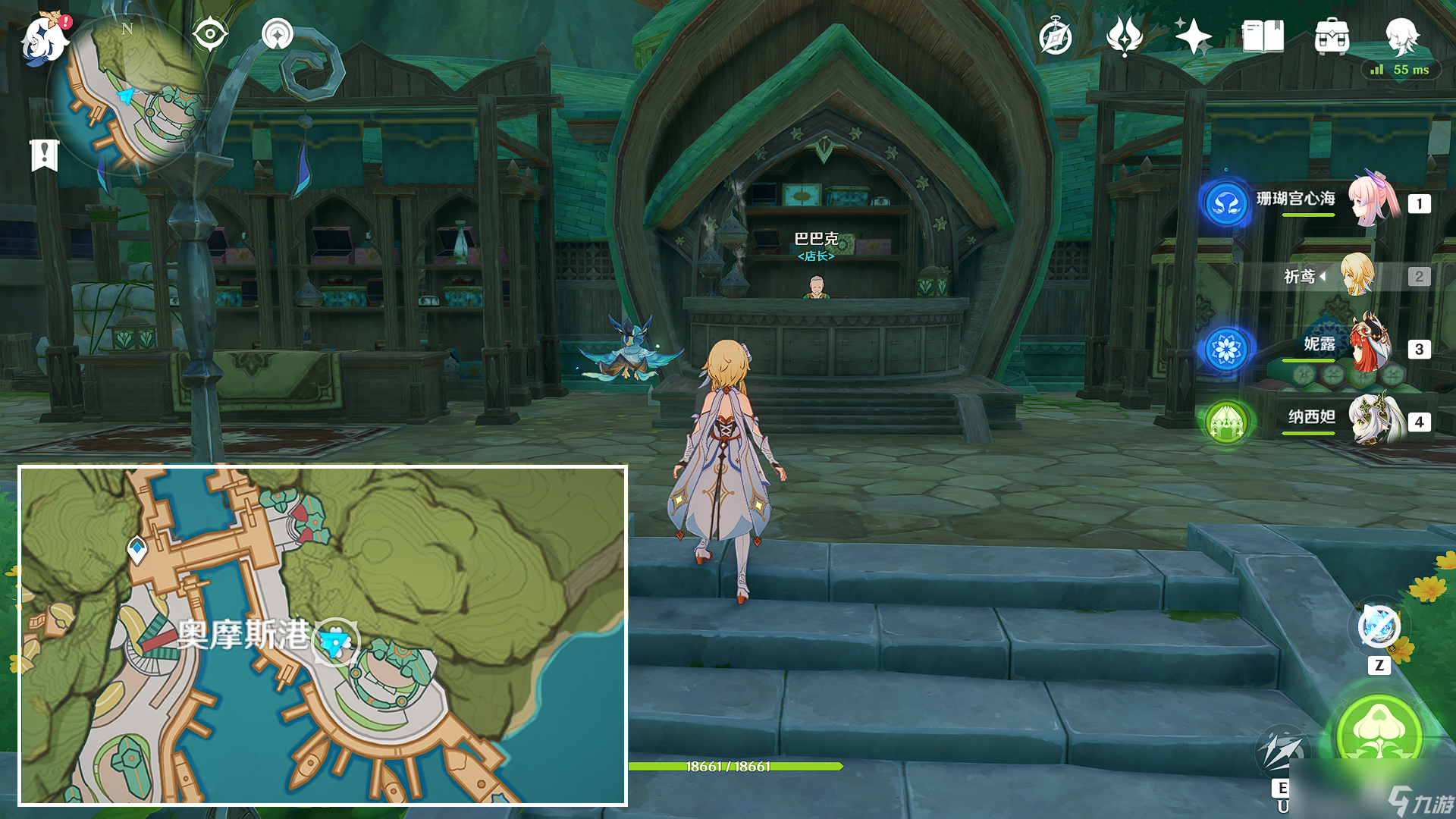Select the teleport waypoint on the inset map
Screen dimensions: 1456x819
pyautogui.click(x=136, y=548)
